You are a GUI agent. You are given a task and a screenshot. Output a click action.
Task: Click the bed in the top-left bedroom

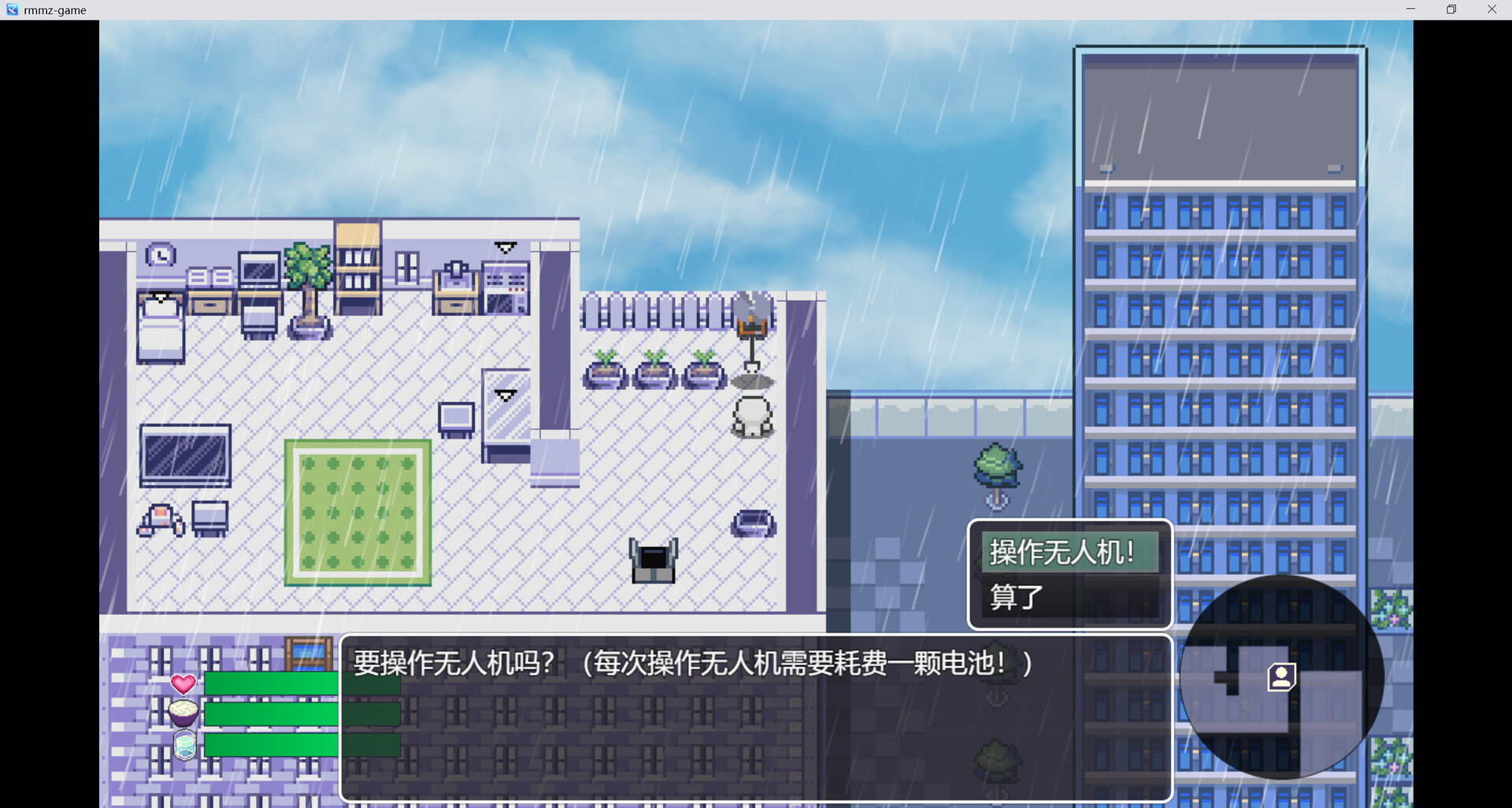160,327
